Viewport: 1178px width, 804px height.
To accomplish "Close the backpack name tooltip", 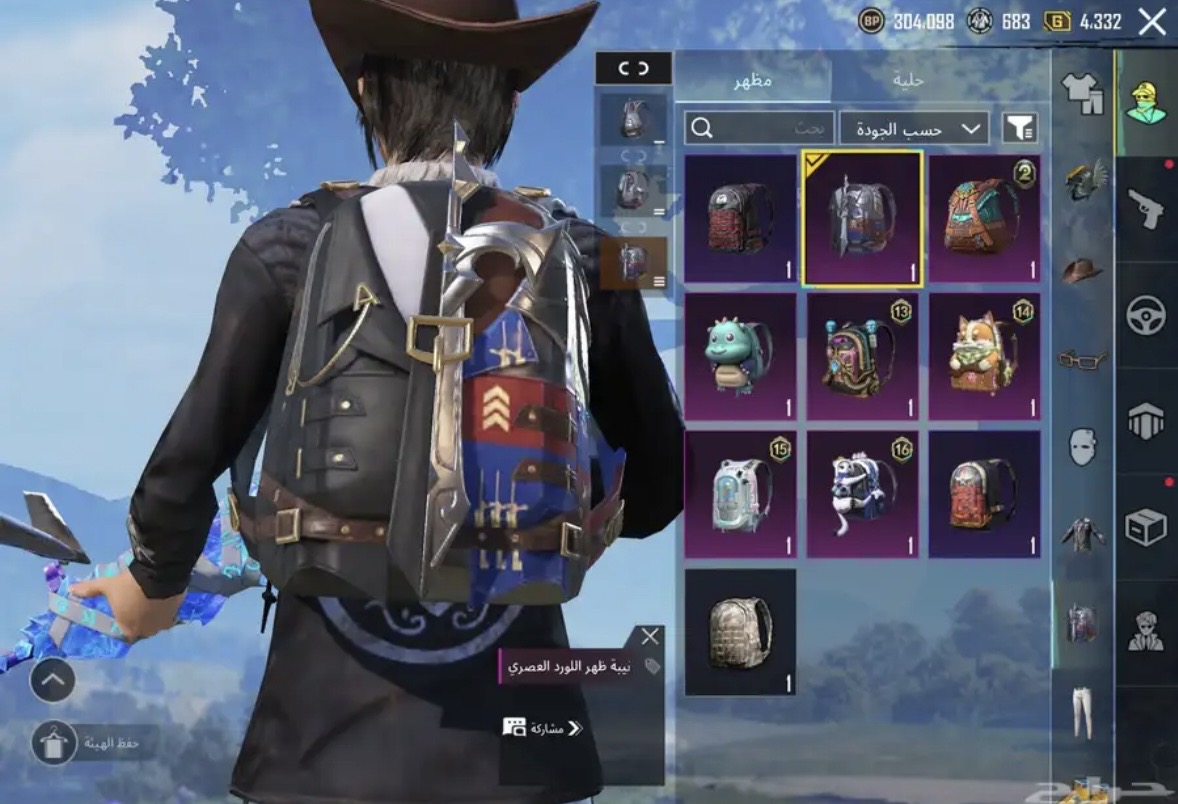I will pos(650,637).
